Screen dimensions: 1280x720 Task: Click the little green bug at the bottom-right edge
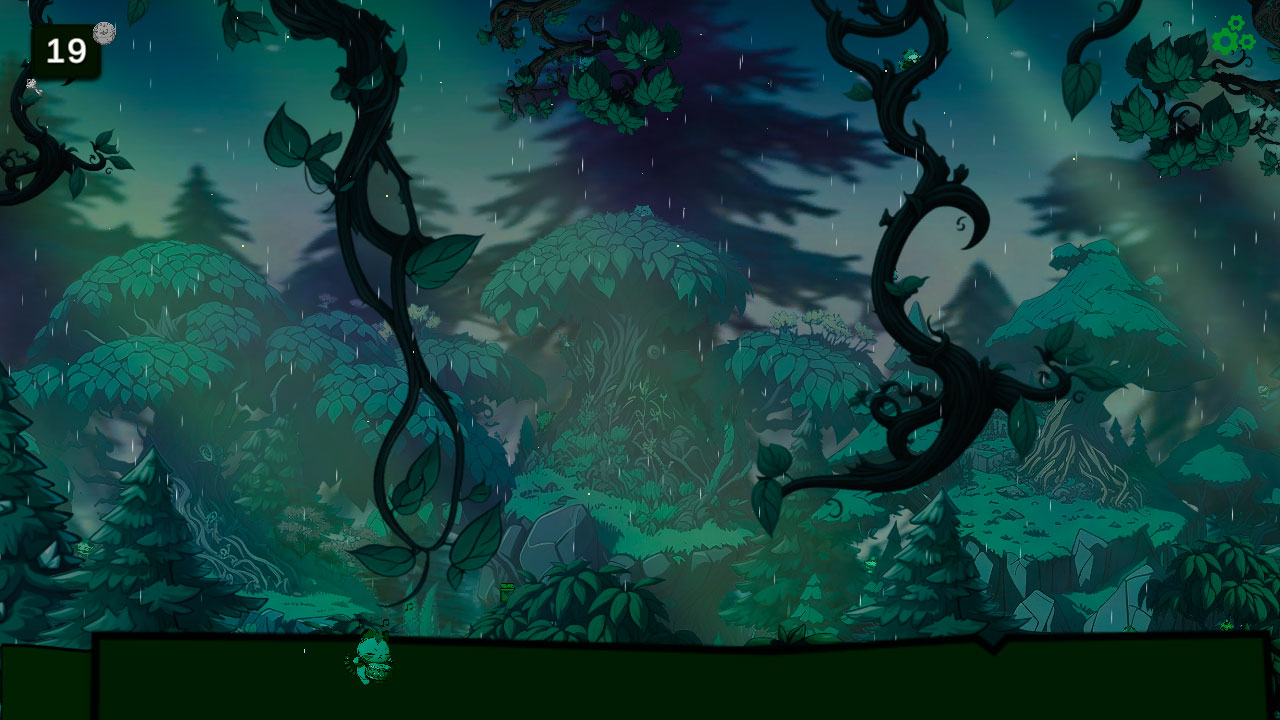coord(1227,625)
